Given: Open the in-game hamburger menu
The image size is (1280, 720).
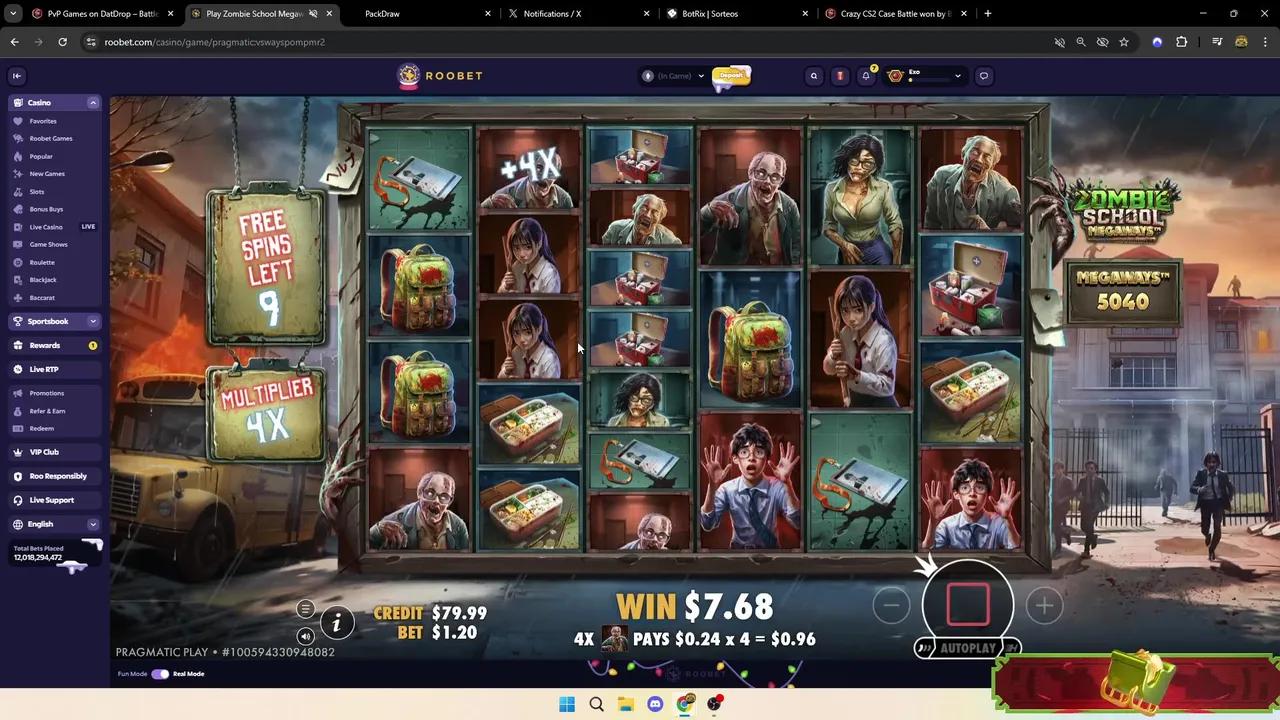Looking at the screenshot, I should coord(305,609).
